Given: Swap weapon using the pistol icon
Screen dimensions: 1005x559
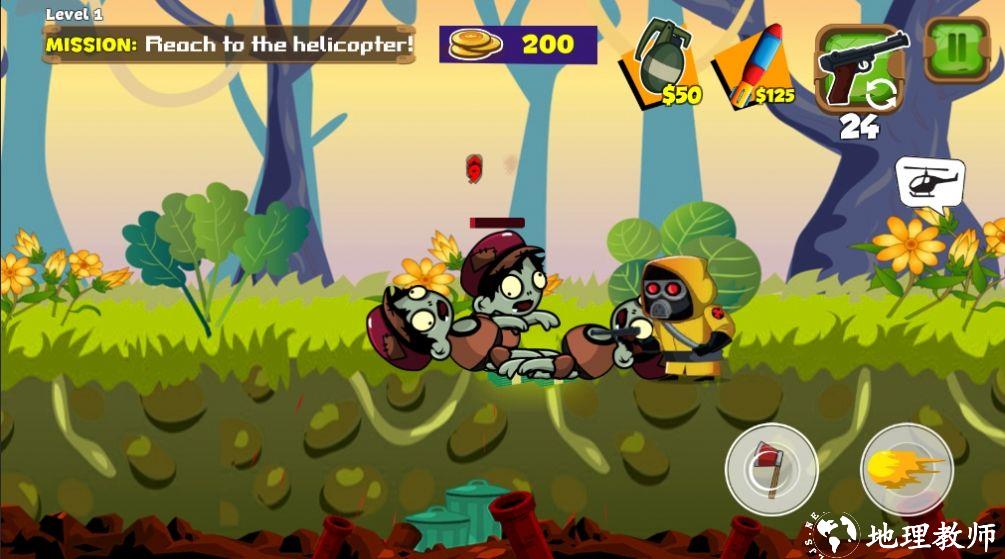Looking at the screenshot, I should (861, 67).
